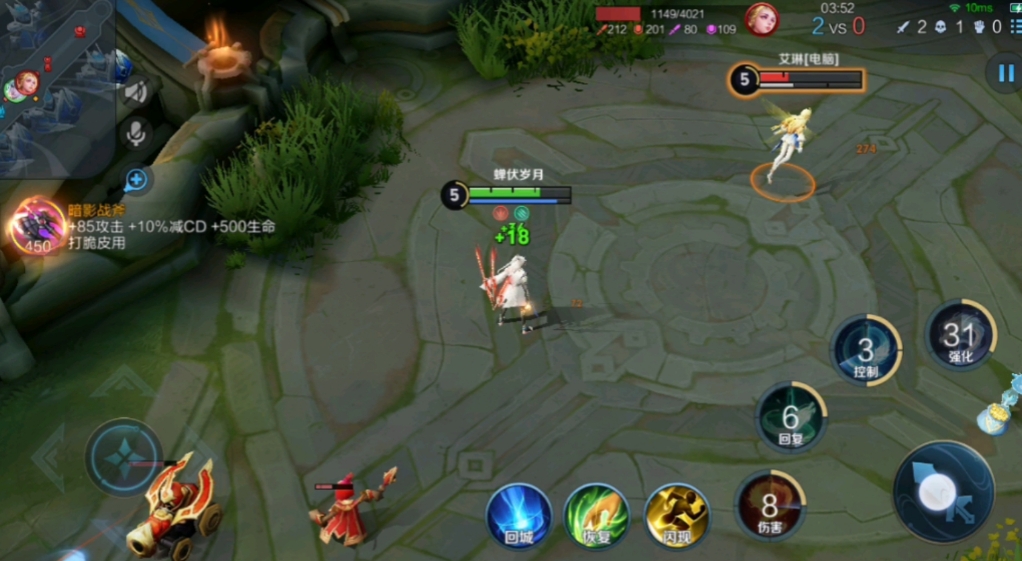Select the enemy hero portrait at top
The width and height of the screenshot is (1022, 561).
(x=761, y=19)
